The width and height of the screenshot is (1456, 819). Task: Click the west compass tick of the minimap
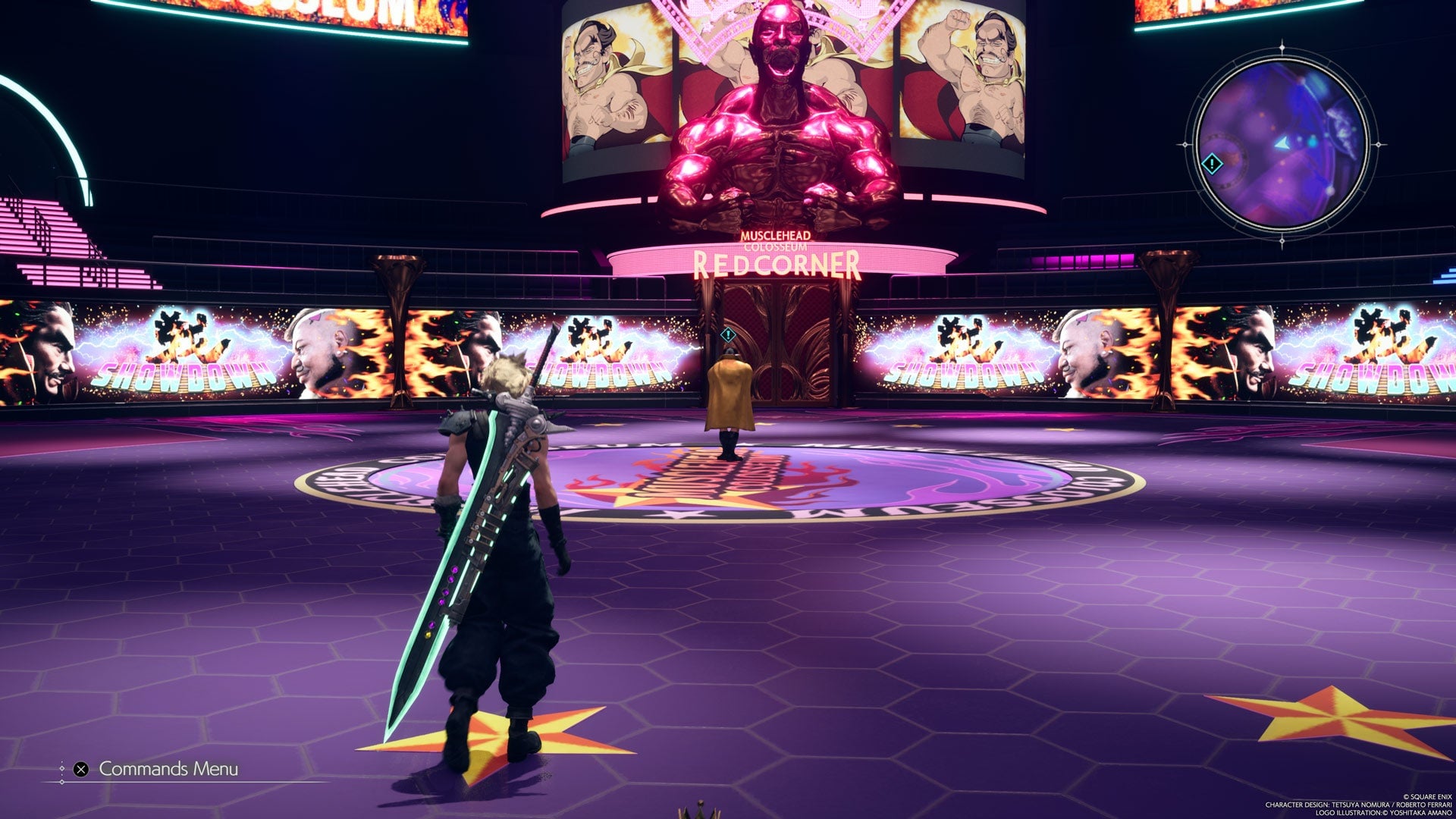(1185, 146)
